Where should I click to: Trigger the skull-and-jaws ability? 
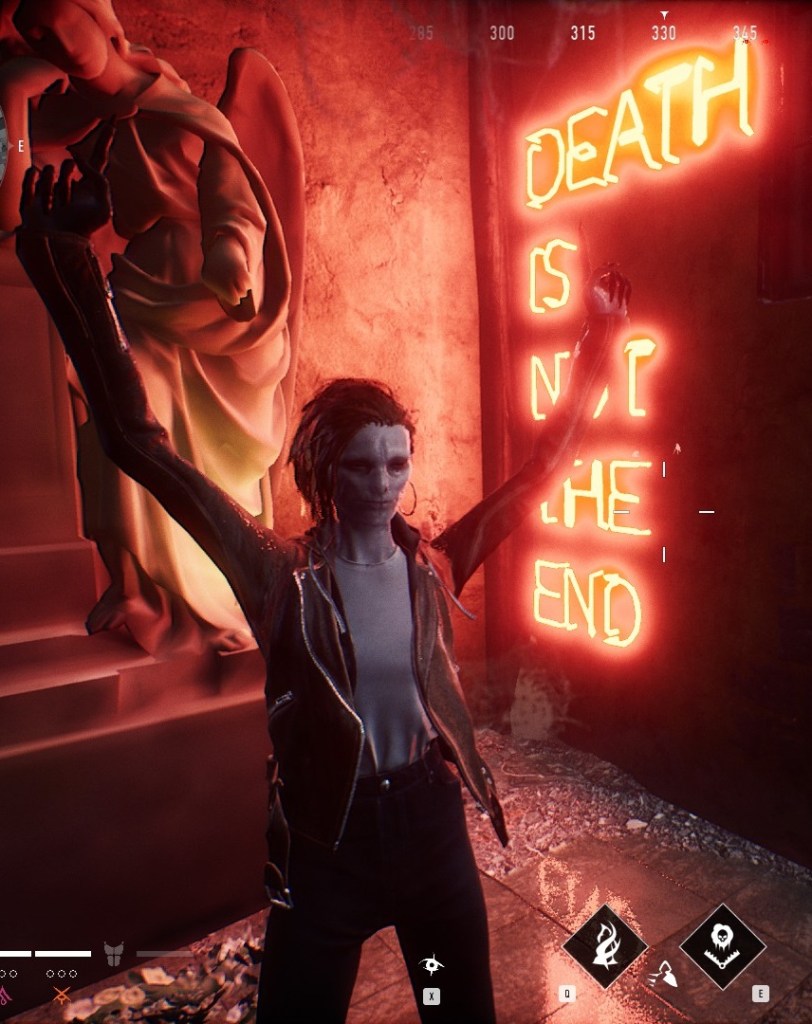(x=722, y=946)
